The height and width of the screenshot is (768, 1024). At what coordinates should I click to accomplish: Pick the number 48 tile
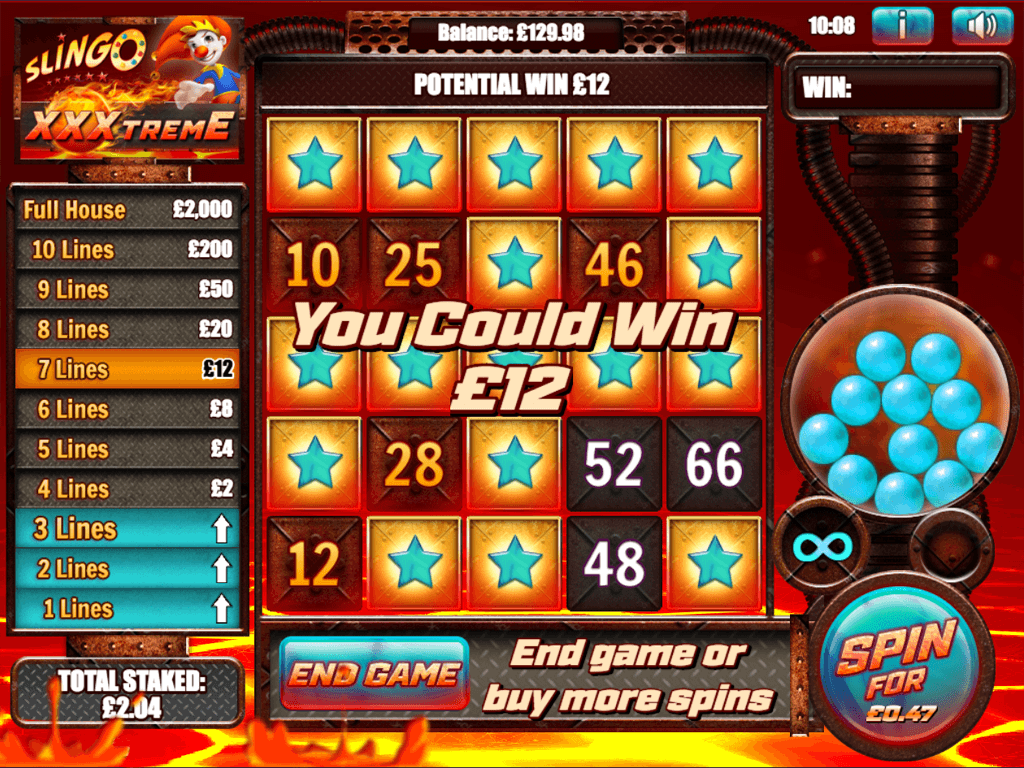[614, 564]
